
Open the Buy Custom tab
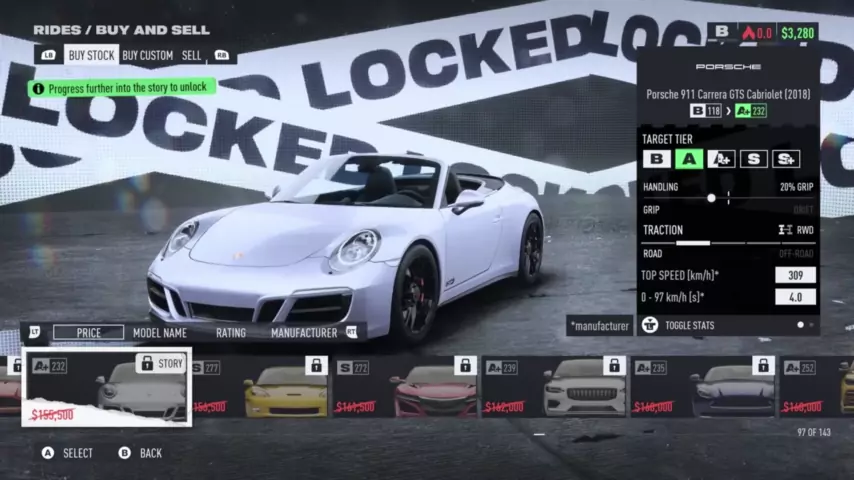pyautogui.click(x=147, y=56)
